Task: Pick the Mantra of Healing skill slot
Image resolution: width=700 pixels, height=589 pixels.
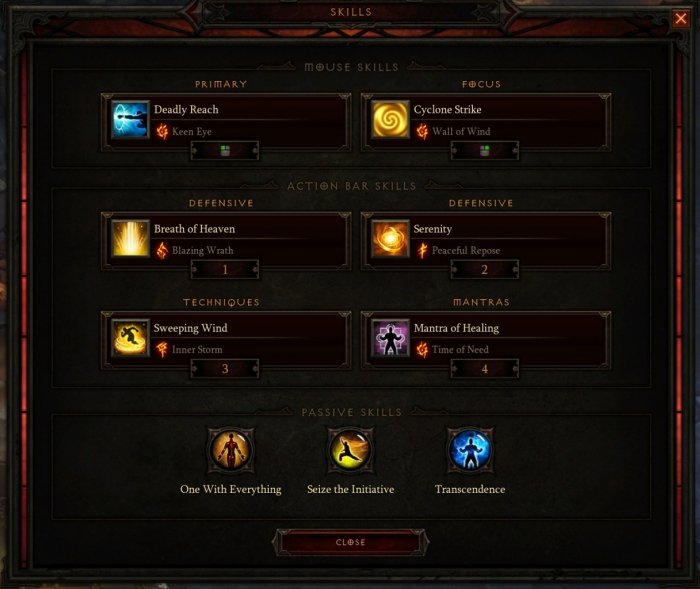Action: click(x=390, y=337)
